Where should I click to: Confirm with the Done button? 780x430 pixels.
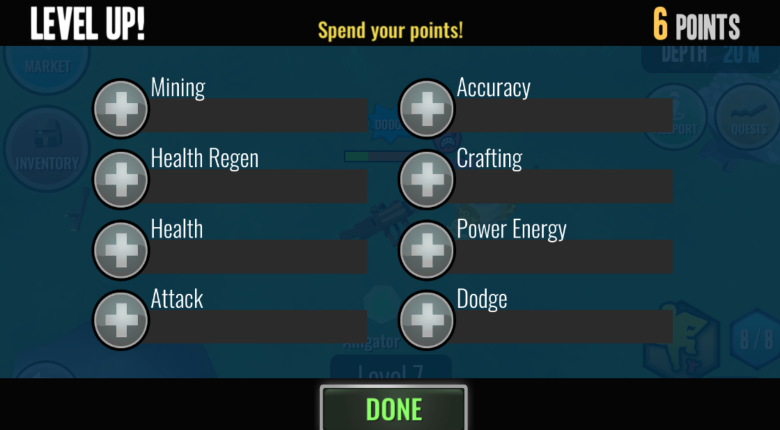click(x=393, y=408)
